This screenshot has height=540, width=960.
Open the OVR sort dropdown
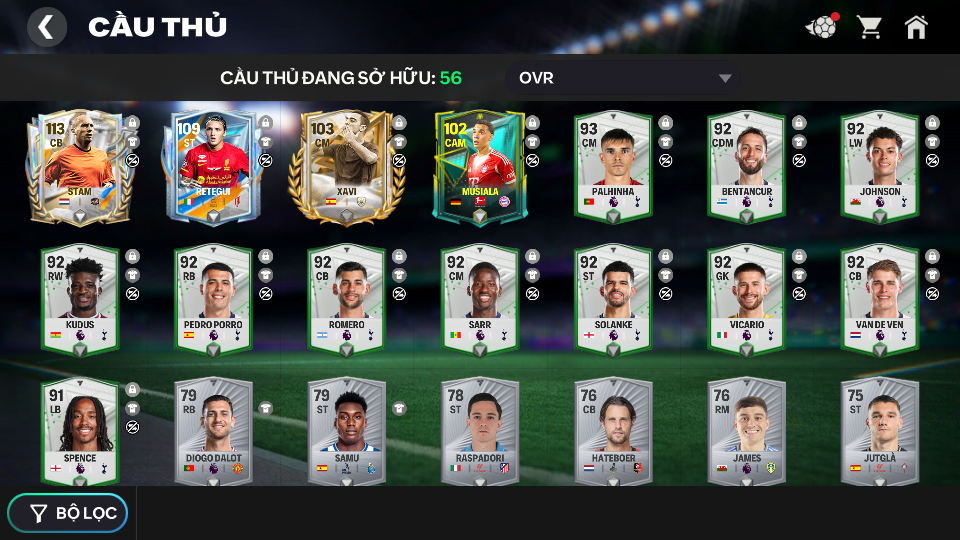tap(624, 78)
